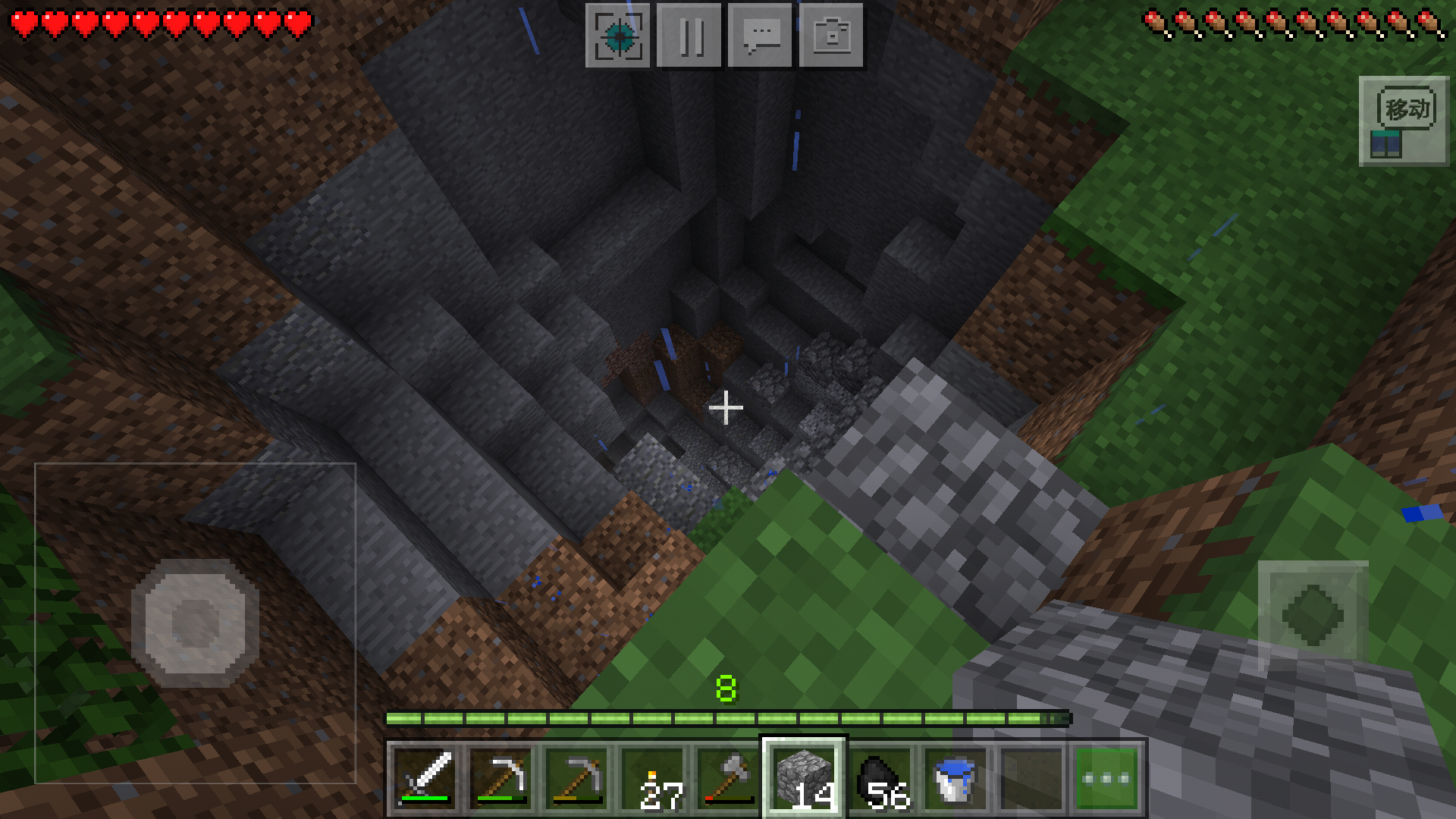Open the inventory with three-dots button

(x=1106, y=778)
